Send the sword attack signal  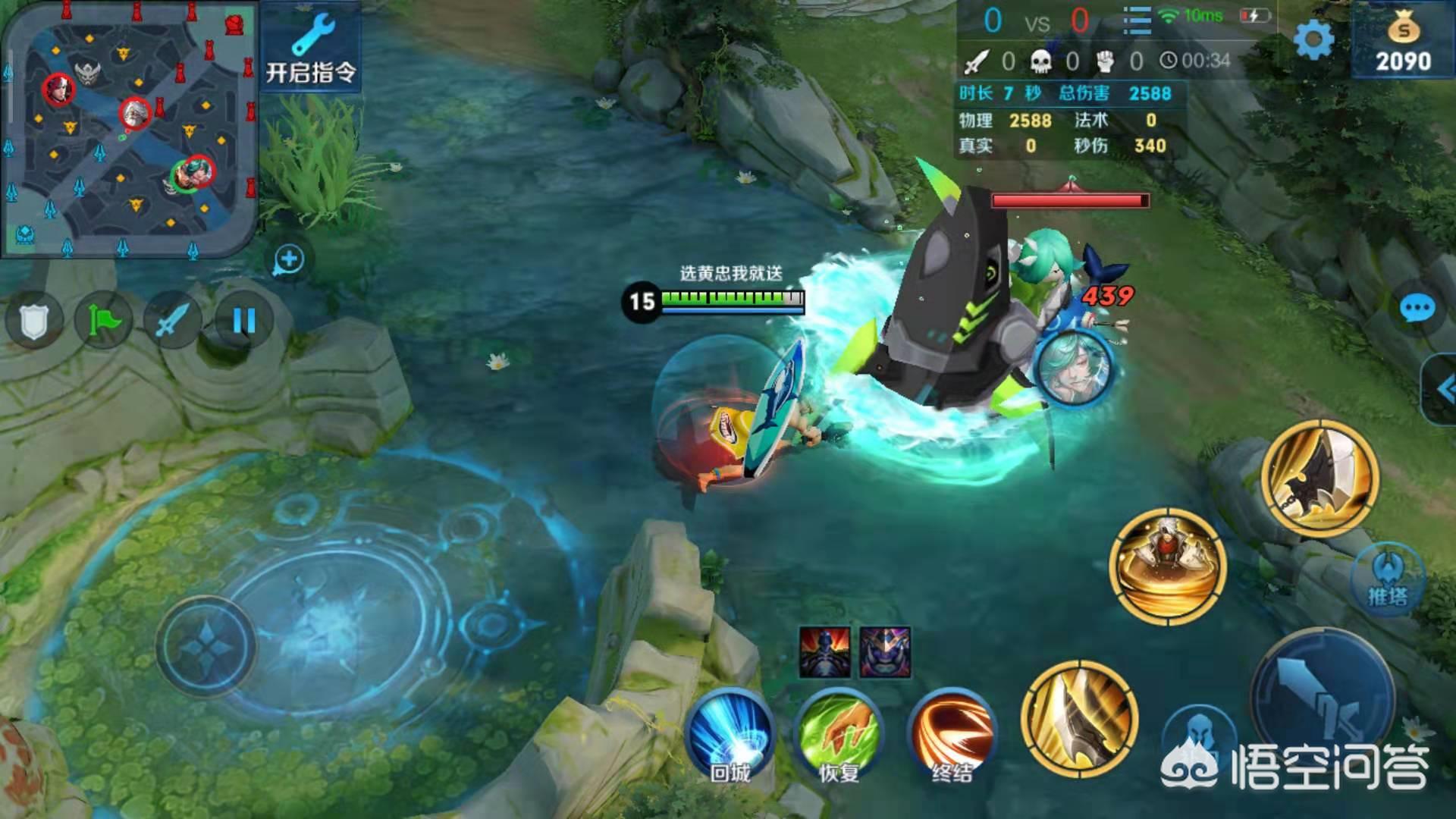pyautogui.click(x=173, y=322)
